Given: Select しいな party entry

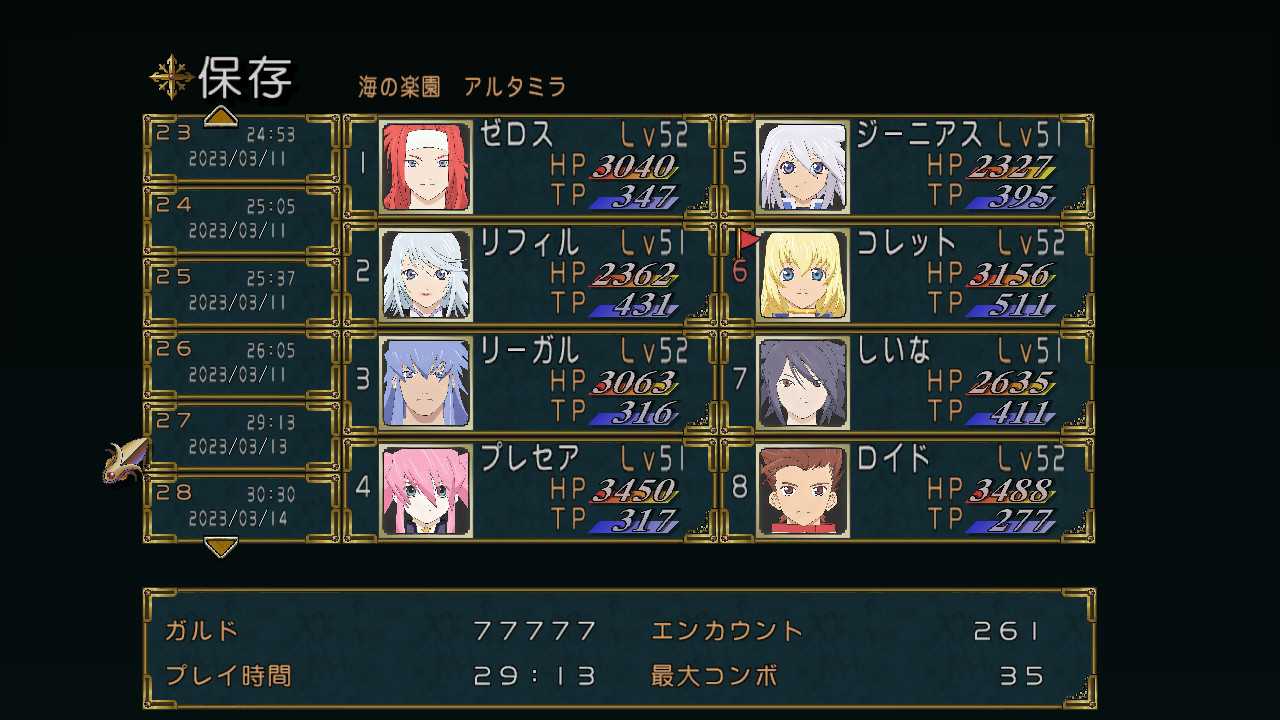Looking at the screenshot, I should (907, 382).
